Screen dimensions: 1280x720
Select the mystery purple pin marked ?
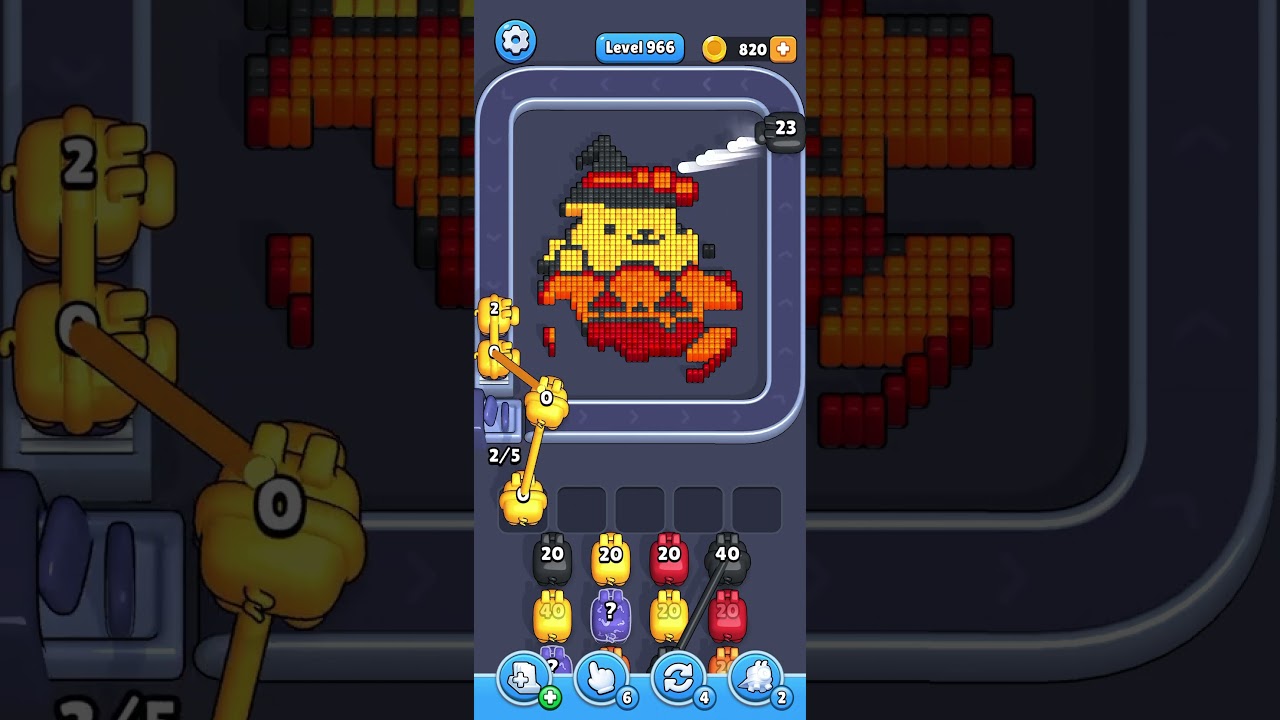pos(611,614)
